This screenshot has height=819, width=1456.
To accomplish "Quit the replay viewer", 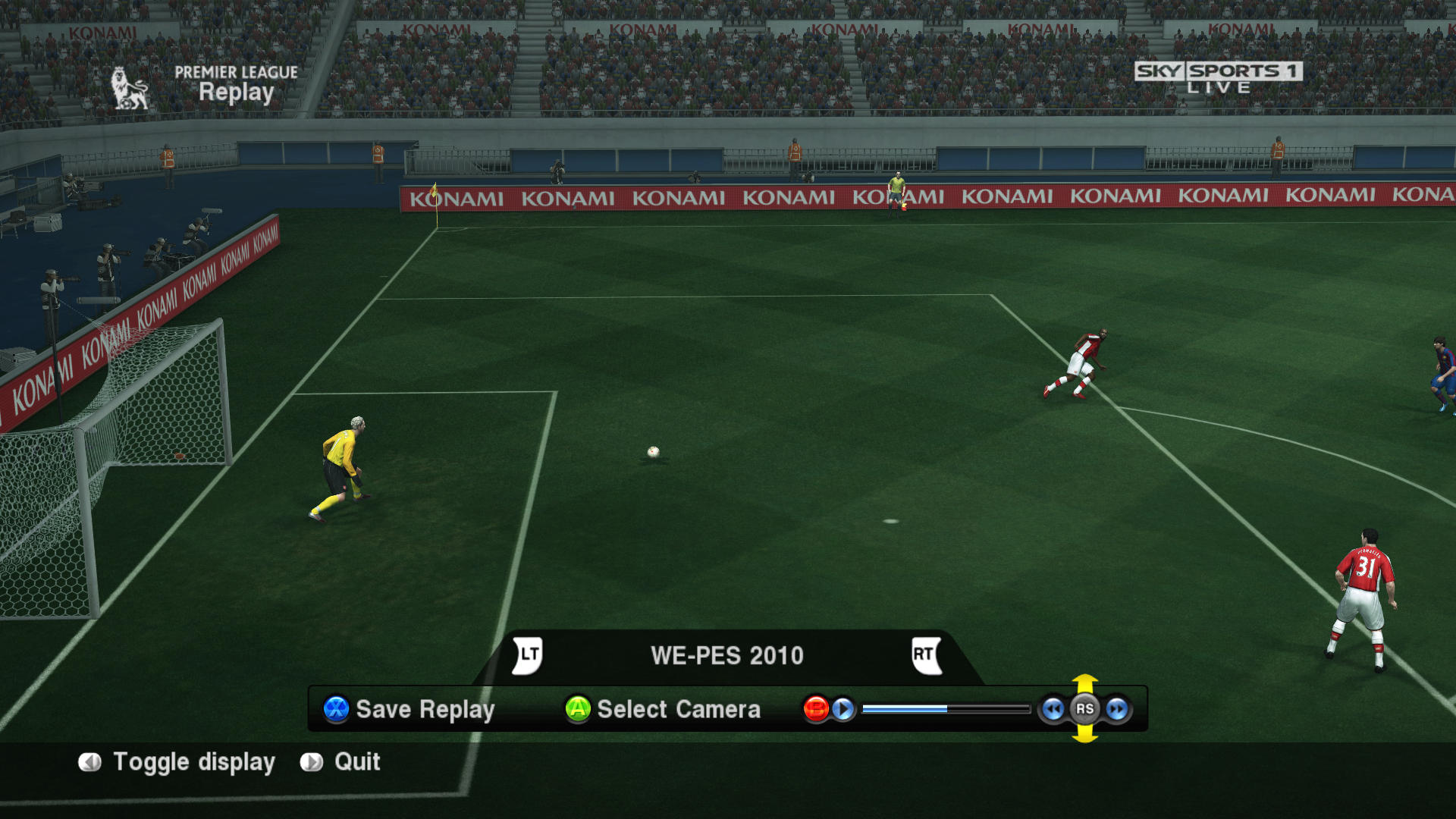I will point(341,762).
